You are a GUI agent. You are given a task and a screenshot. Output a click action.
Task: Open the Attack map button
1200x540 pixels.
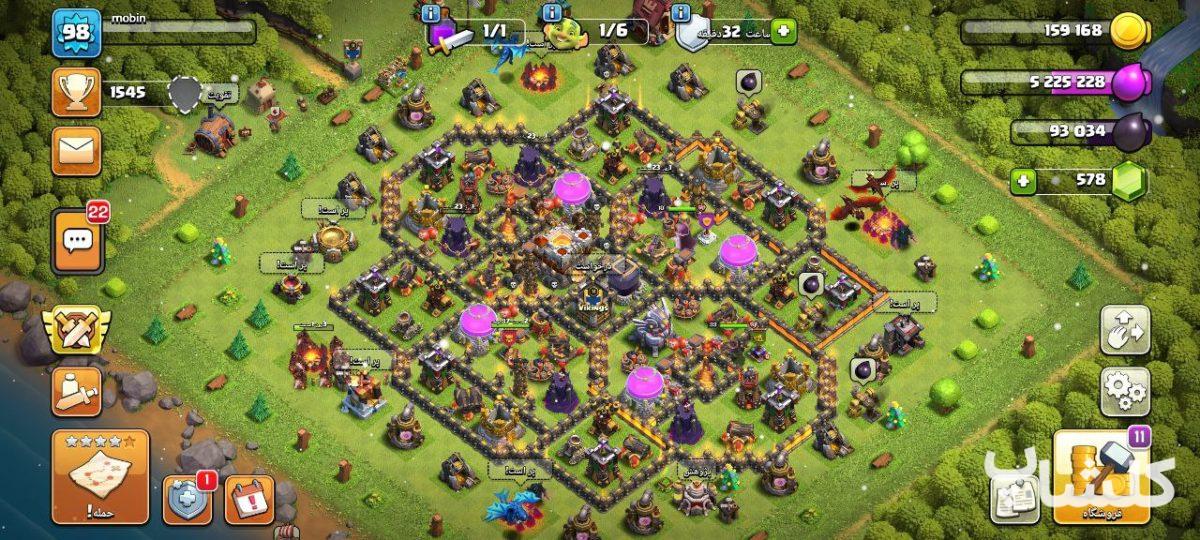[100, 477]
